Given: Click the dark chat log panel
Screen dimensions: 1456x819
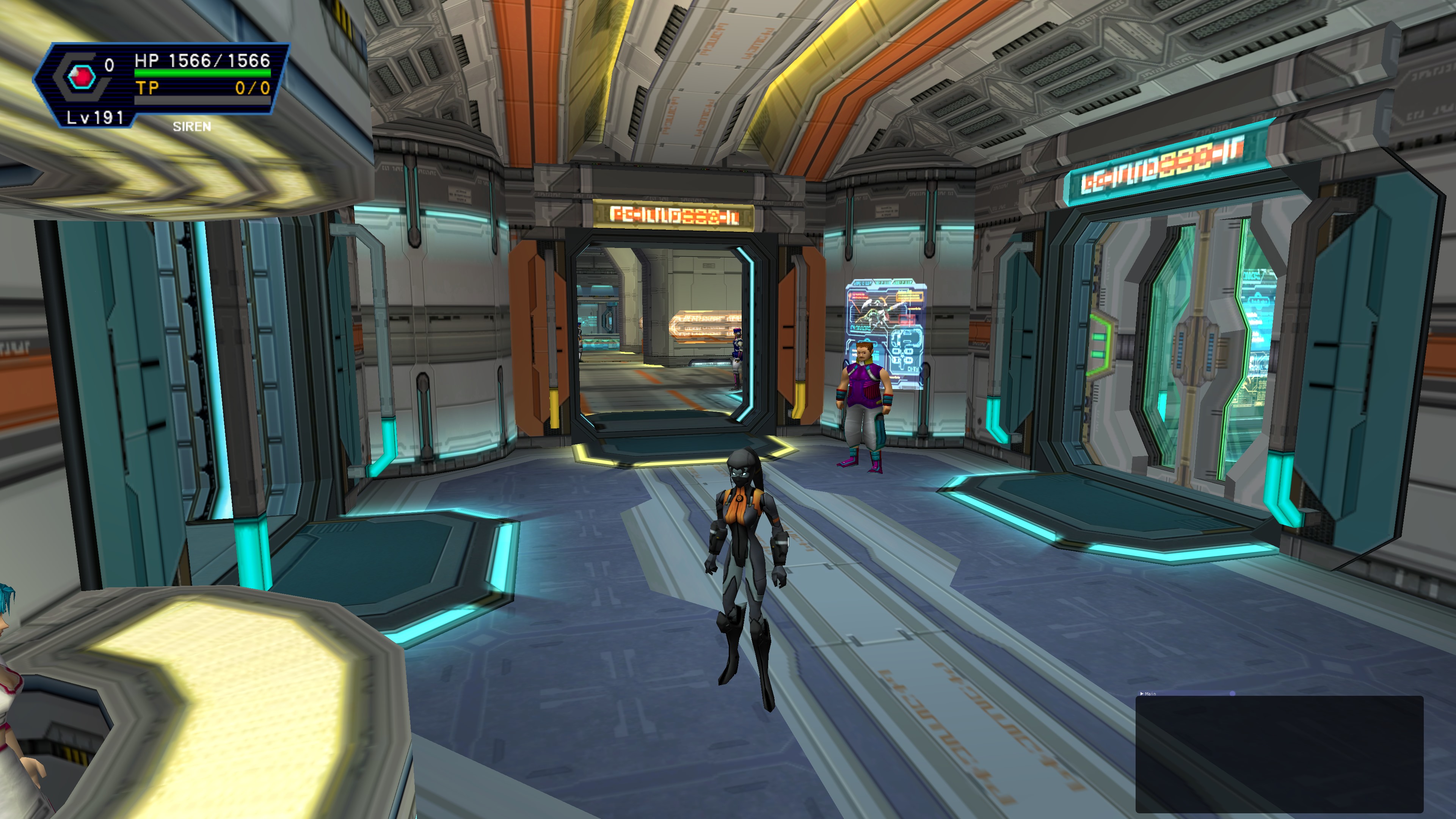Looking at the screenshot, I should (x=1279, y=755).
